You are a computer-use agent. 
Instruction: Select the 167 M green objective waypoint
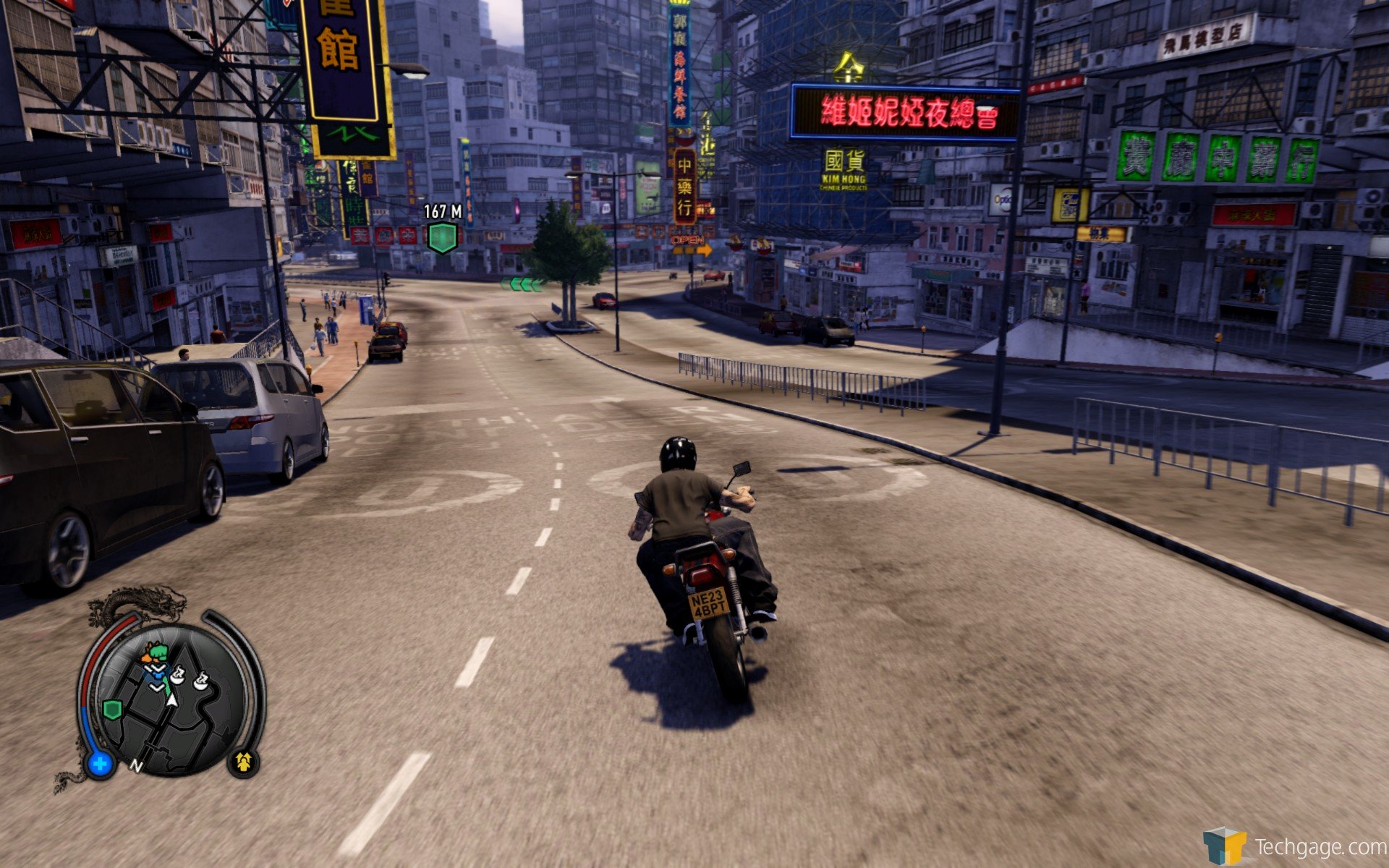click(442, 237)
